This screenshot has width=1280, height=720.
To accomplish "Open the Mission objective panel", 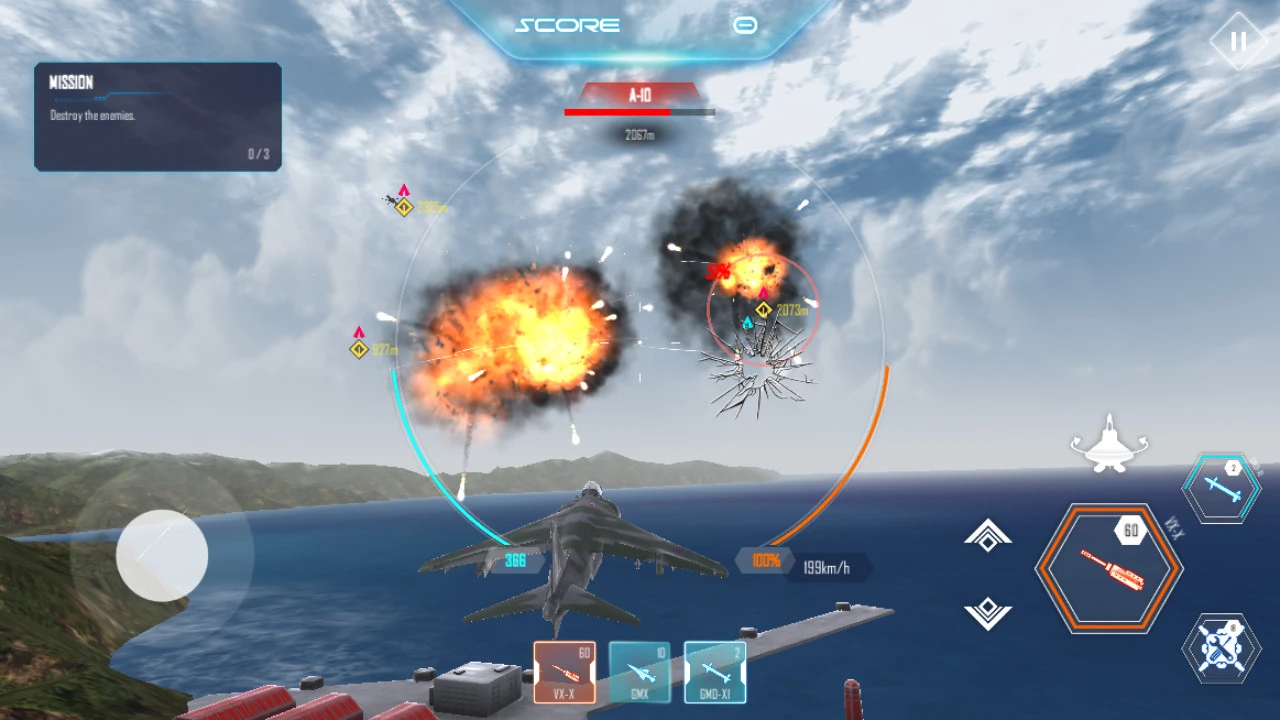I will point(158,117).
